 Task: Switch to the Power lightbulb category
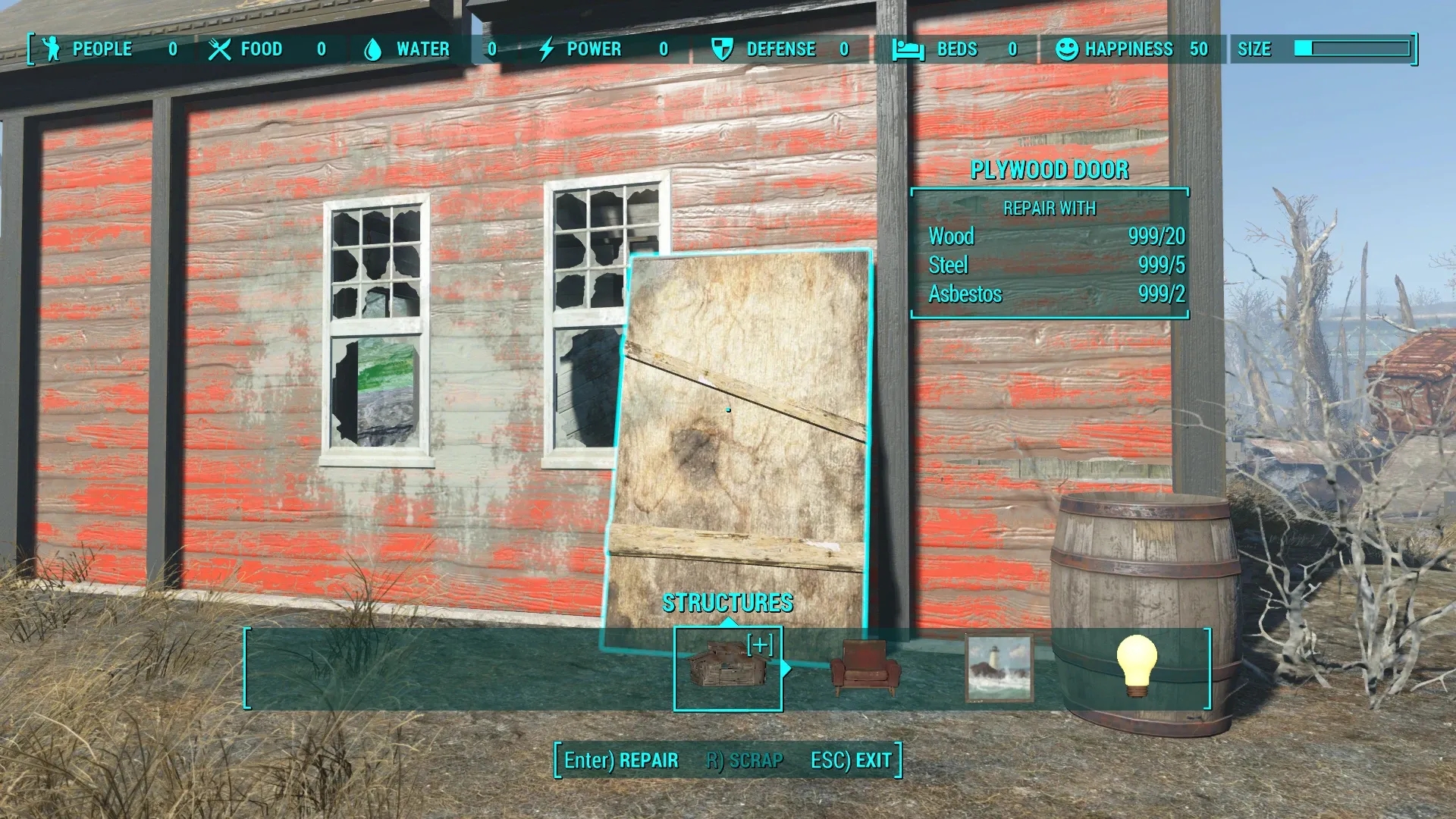[x=1136, y=666]
